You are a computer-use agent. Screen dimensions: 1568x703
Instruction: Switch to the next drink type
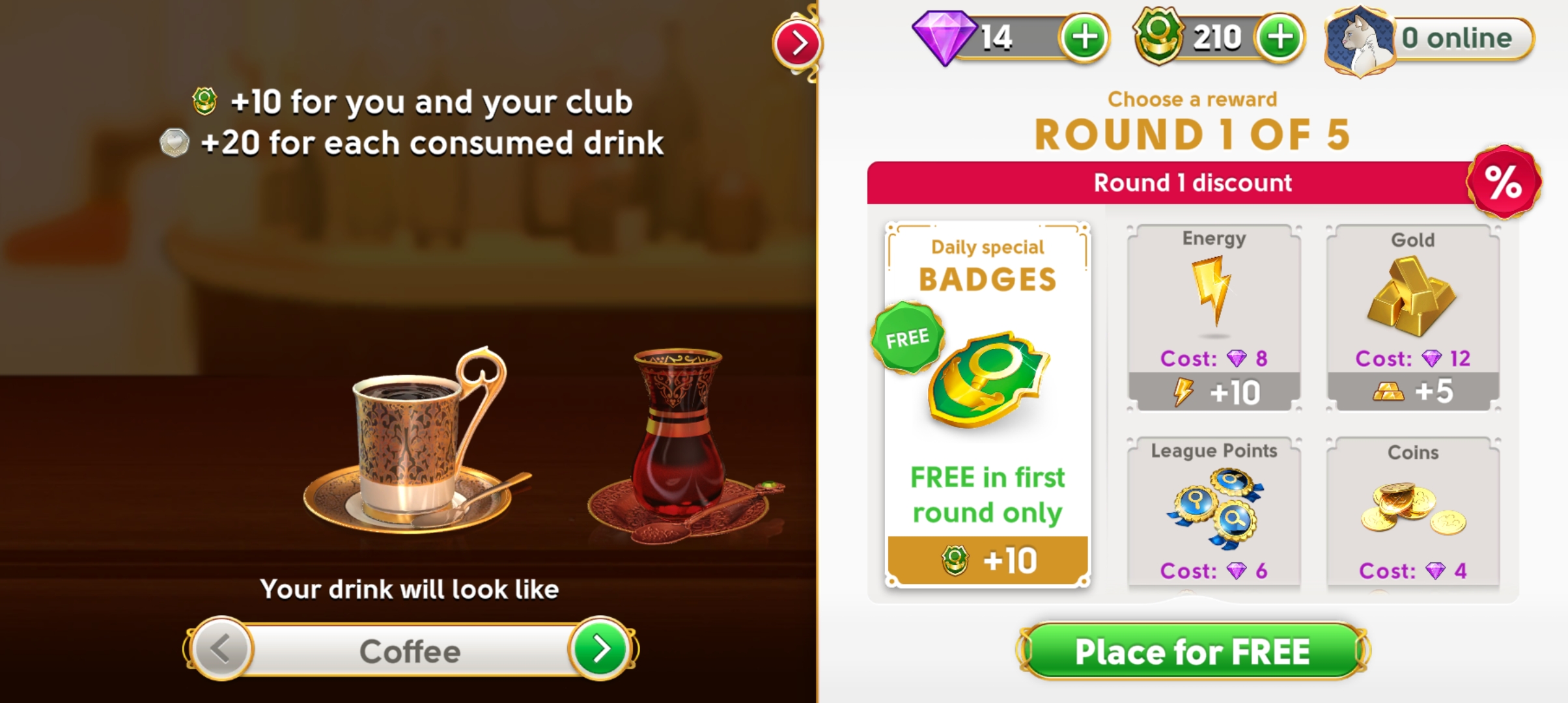[601, 649]
